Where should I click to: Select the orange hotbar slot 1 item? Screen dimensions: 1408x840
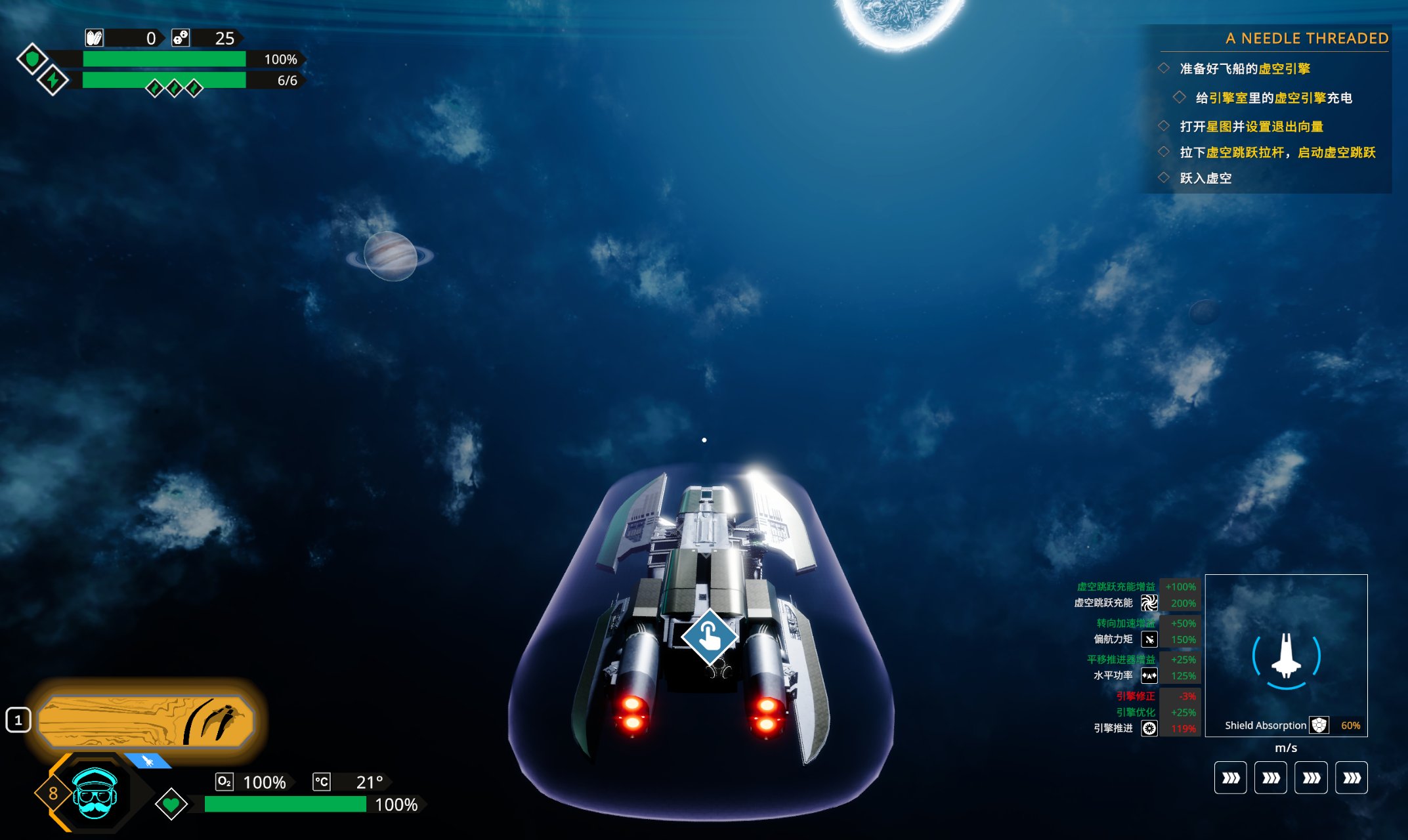pos(146,721)
